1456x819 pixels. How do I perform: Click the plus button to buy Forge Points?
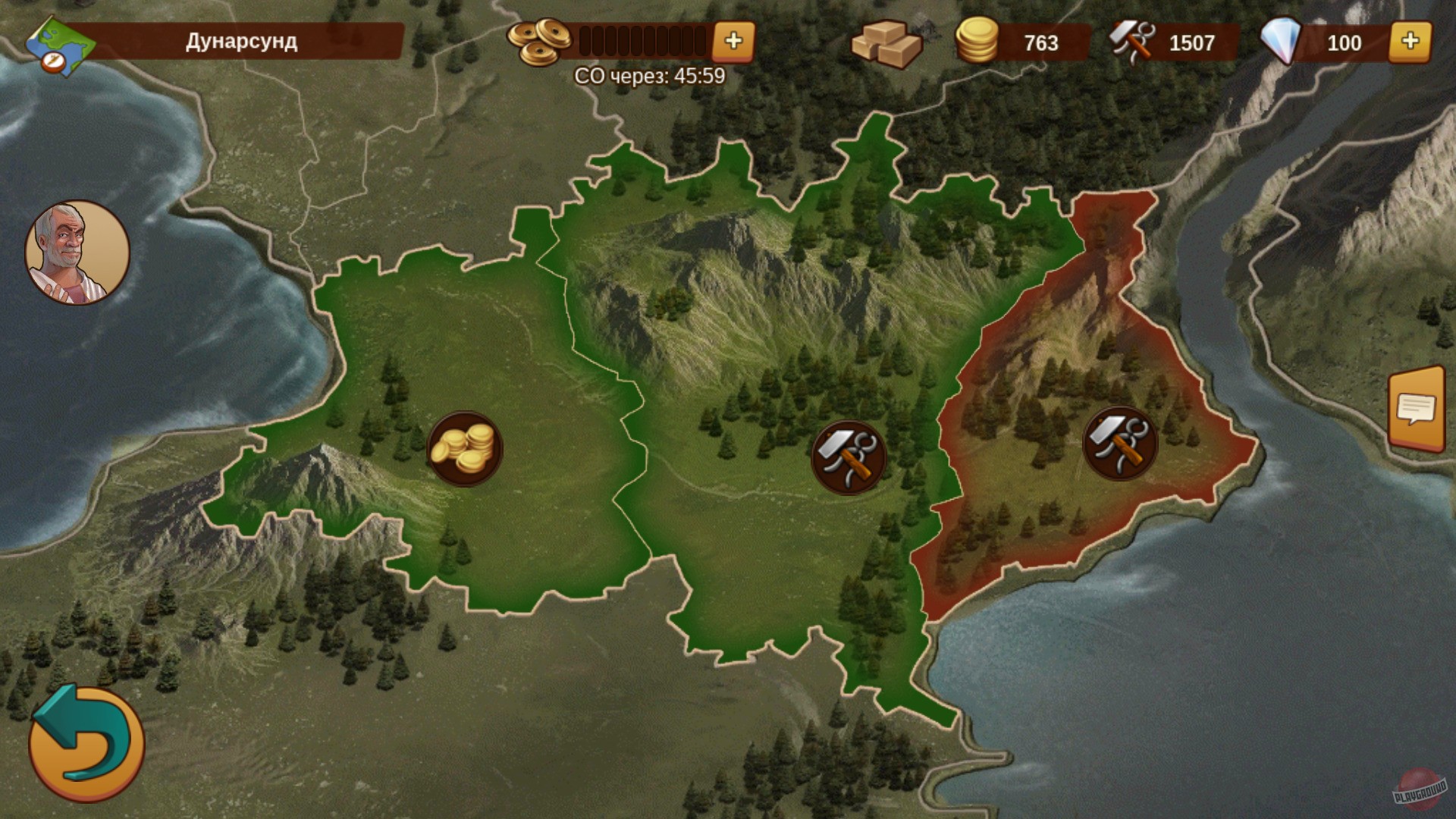734,42
